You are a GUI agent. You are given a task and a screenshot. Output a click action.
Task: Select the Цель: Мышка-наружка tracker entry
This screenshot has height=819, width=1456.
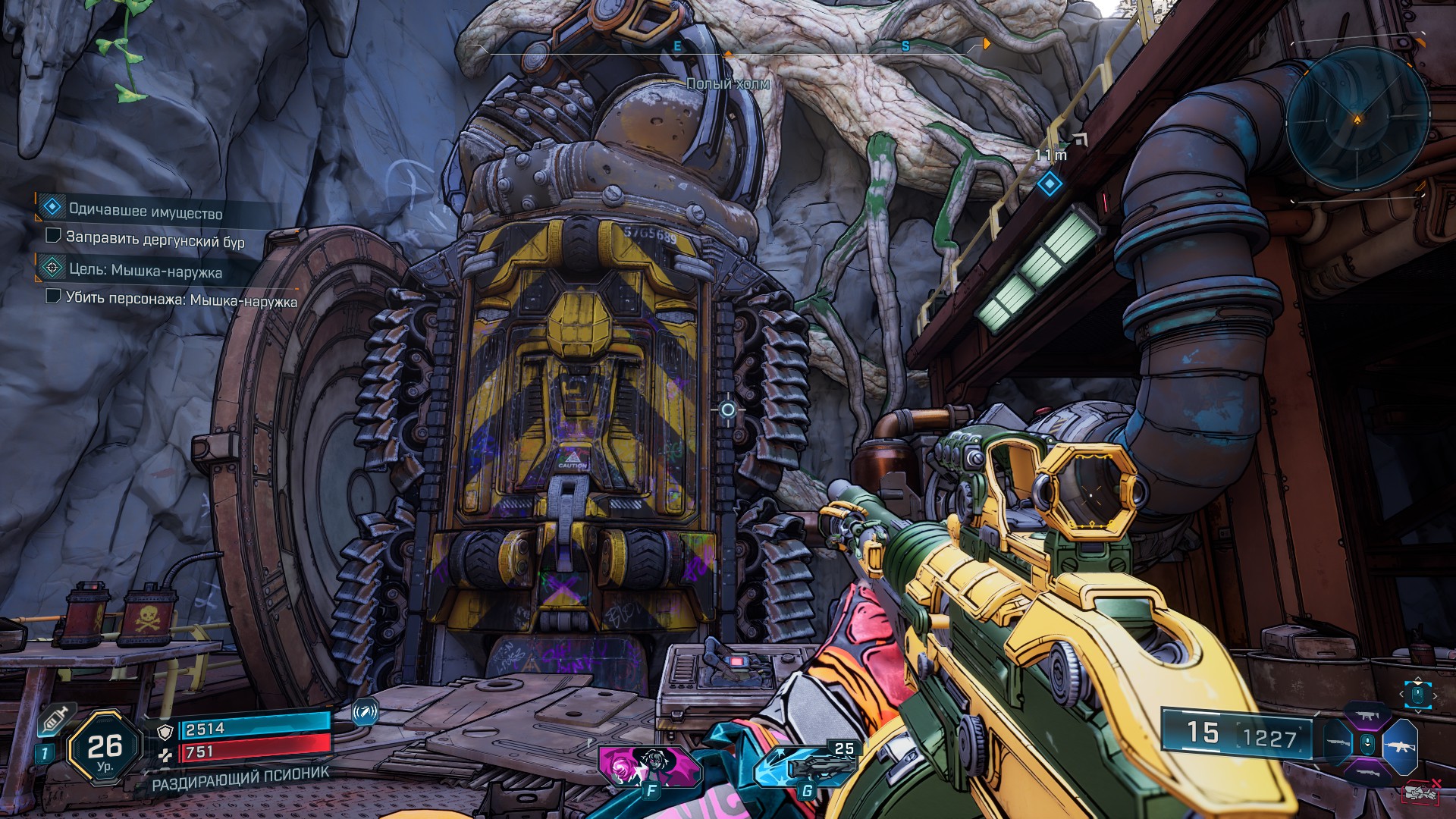(x=145, y=270)
